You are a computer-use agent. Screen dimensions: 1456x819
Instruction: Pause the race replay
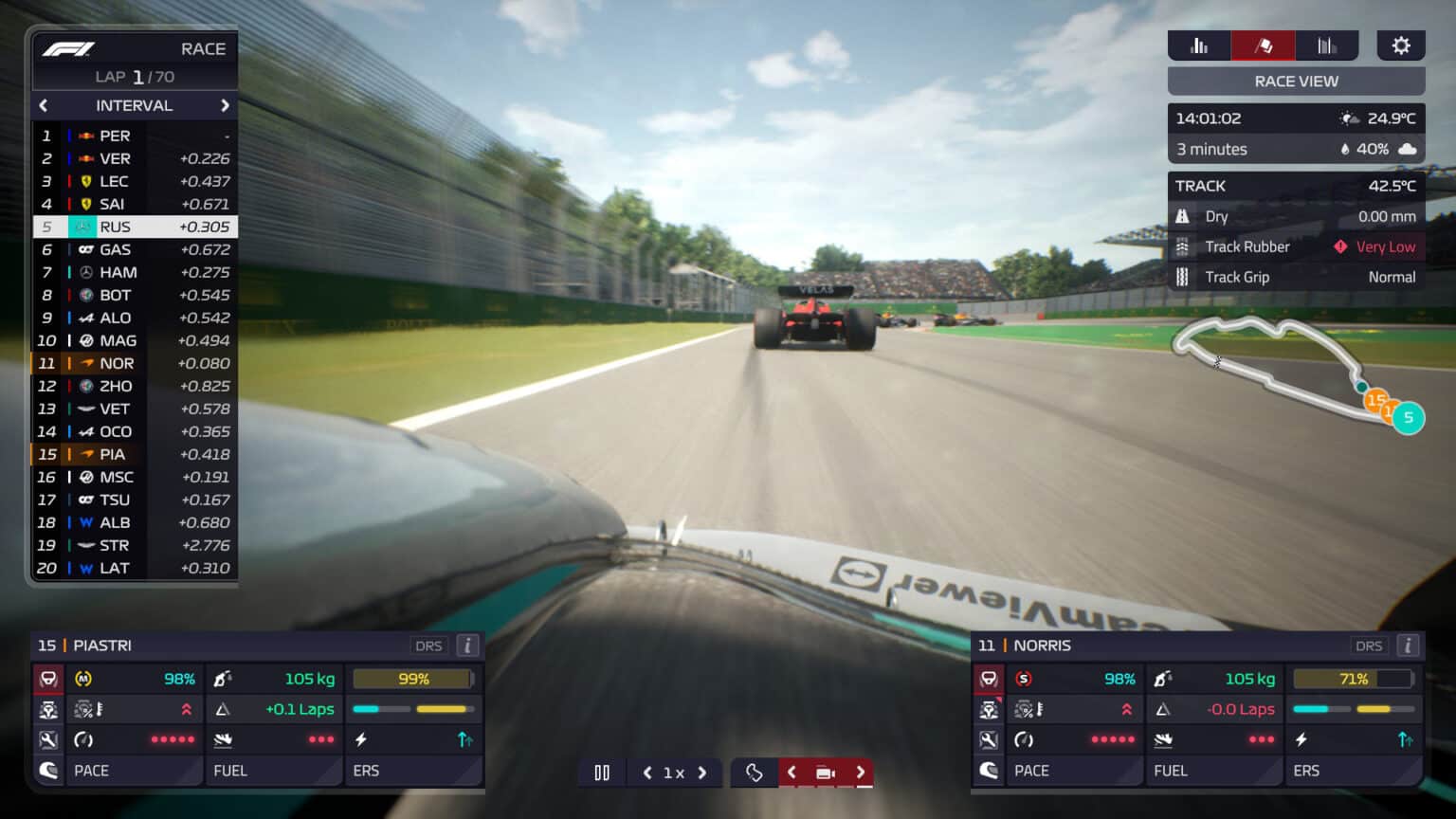(x=602, y=773)
